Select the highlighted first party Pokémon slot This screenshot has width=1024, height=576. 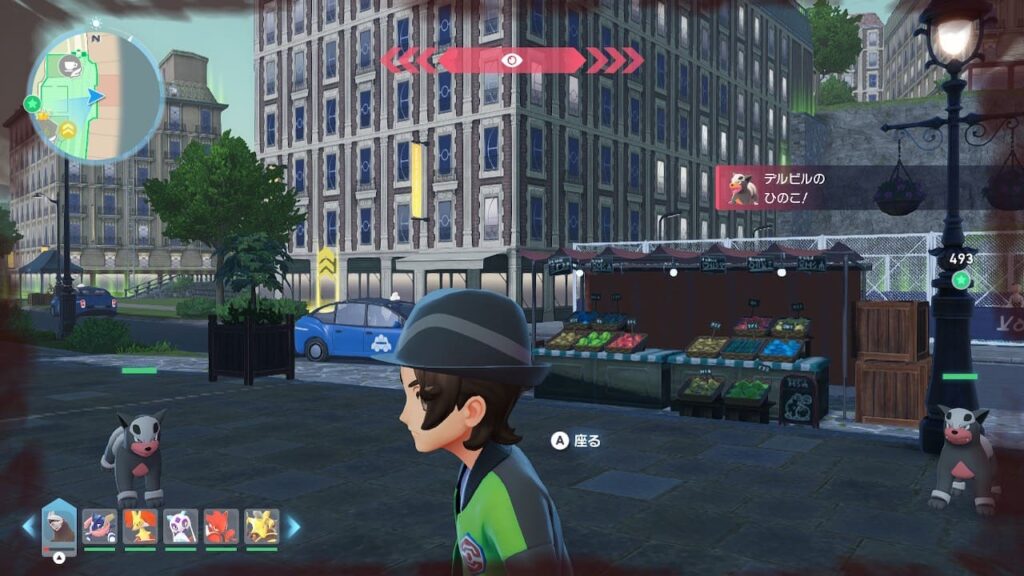(x=59, y=526)
